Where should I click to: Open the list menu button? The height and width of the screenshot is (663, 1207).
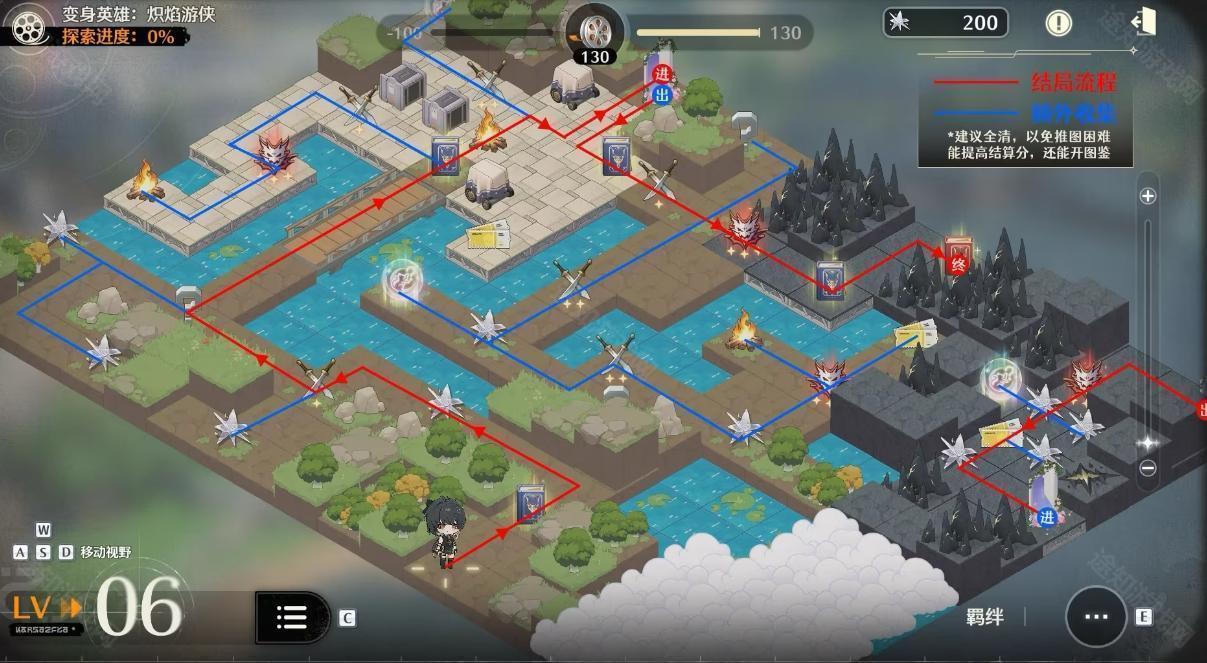pyautogui.click(x=291, y=617)
